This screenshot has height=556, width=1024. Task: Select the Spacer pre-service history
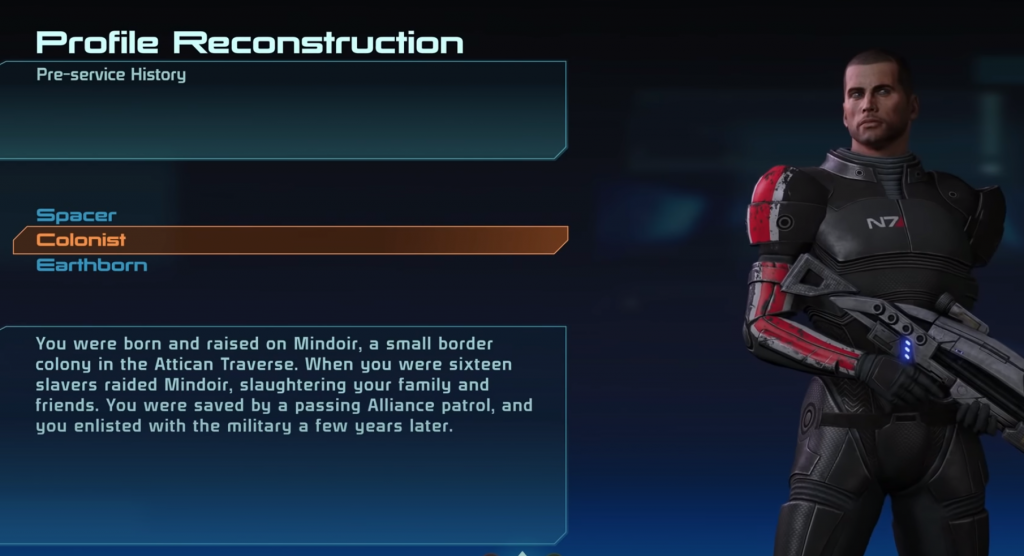pyautogui.click(x=77, y=215)
